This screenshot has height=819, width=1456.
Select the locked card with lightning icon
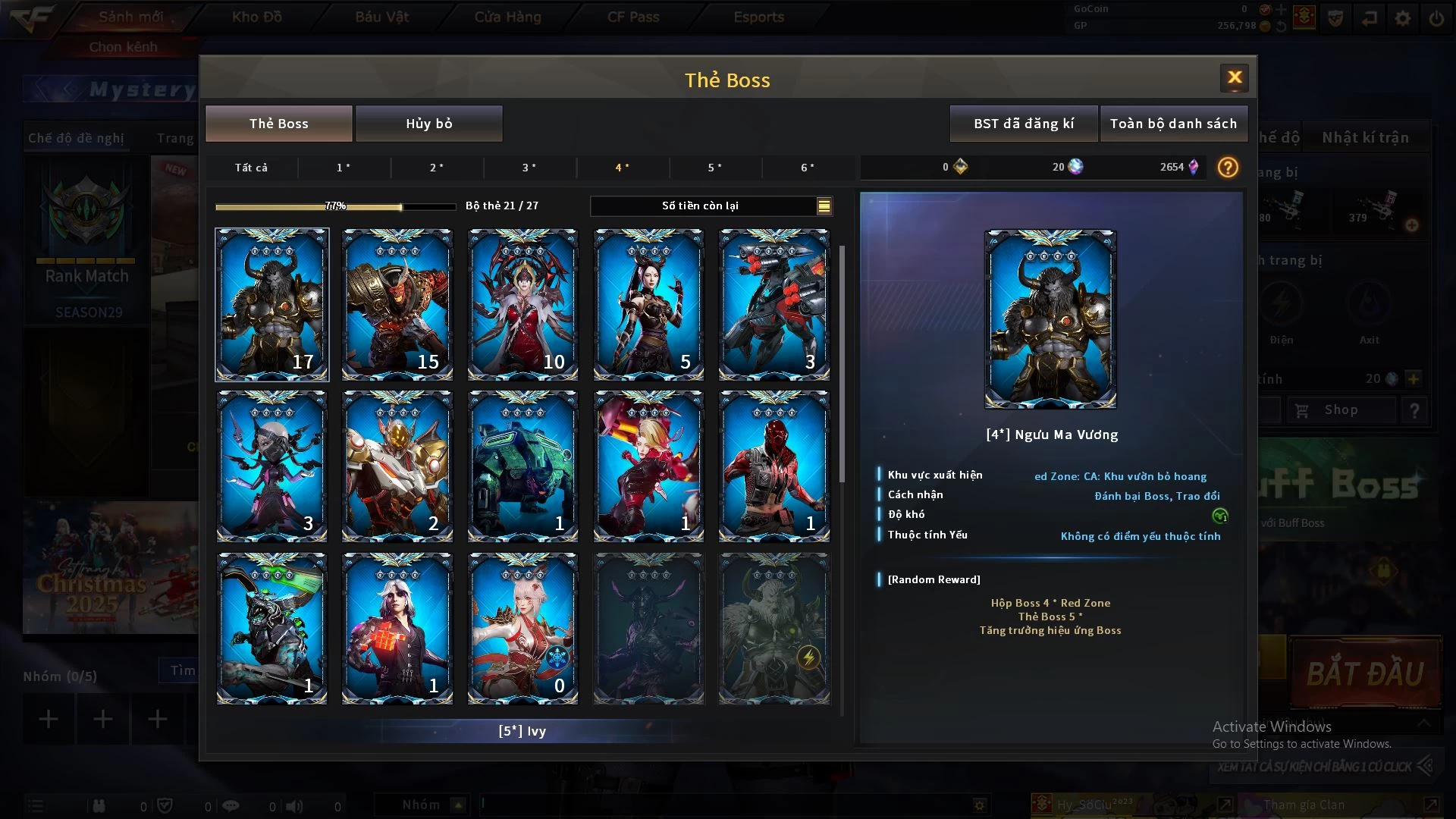tap(773, 628)
